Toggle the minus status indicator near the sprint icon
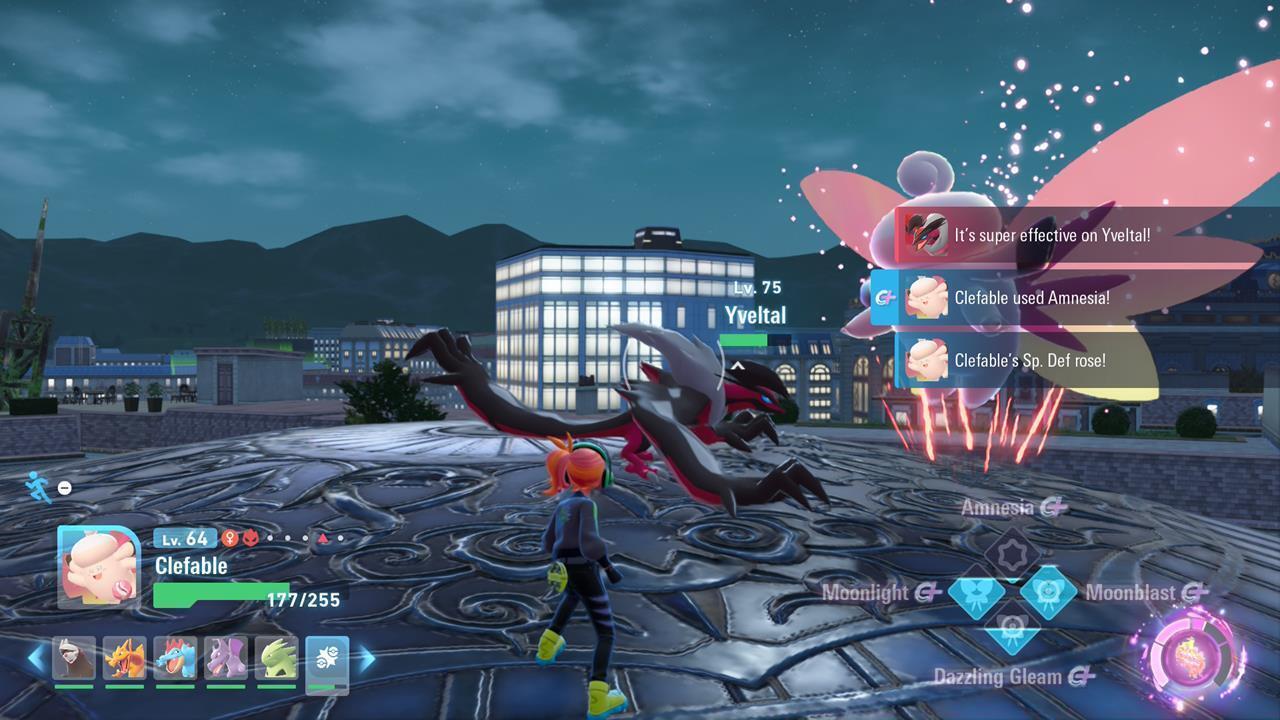1280x720 pixels. 63,489
